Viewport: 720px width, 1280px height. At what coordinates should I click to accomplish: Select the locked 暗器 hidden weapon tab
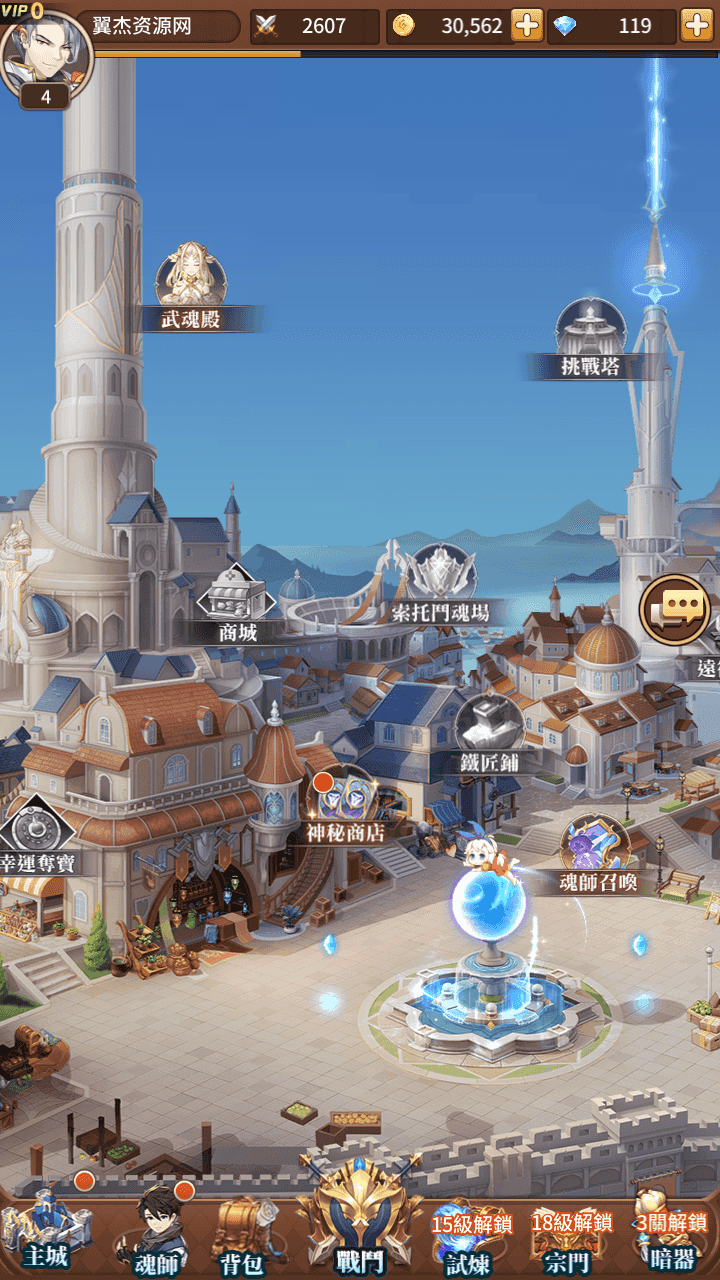click(x=670, y=1242)
